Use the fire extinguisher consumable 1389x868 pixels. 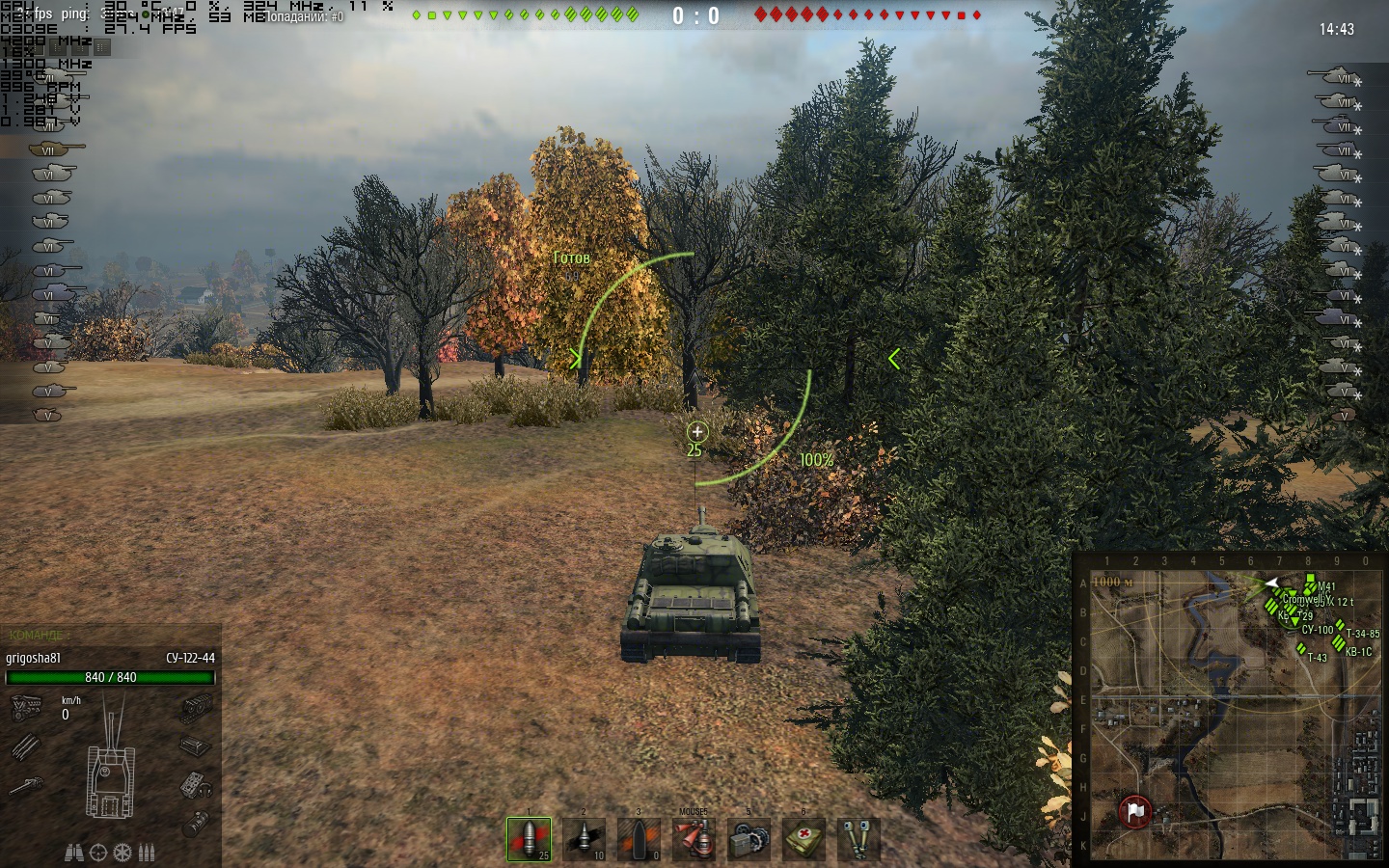tap(694, 838)
